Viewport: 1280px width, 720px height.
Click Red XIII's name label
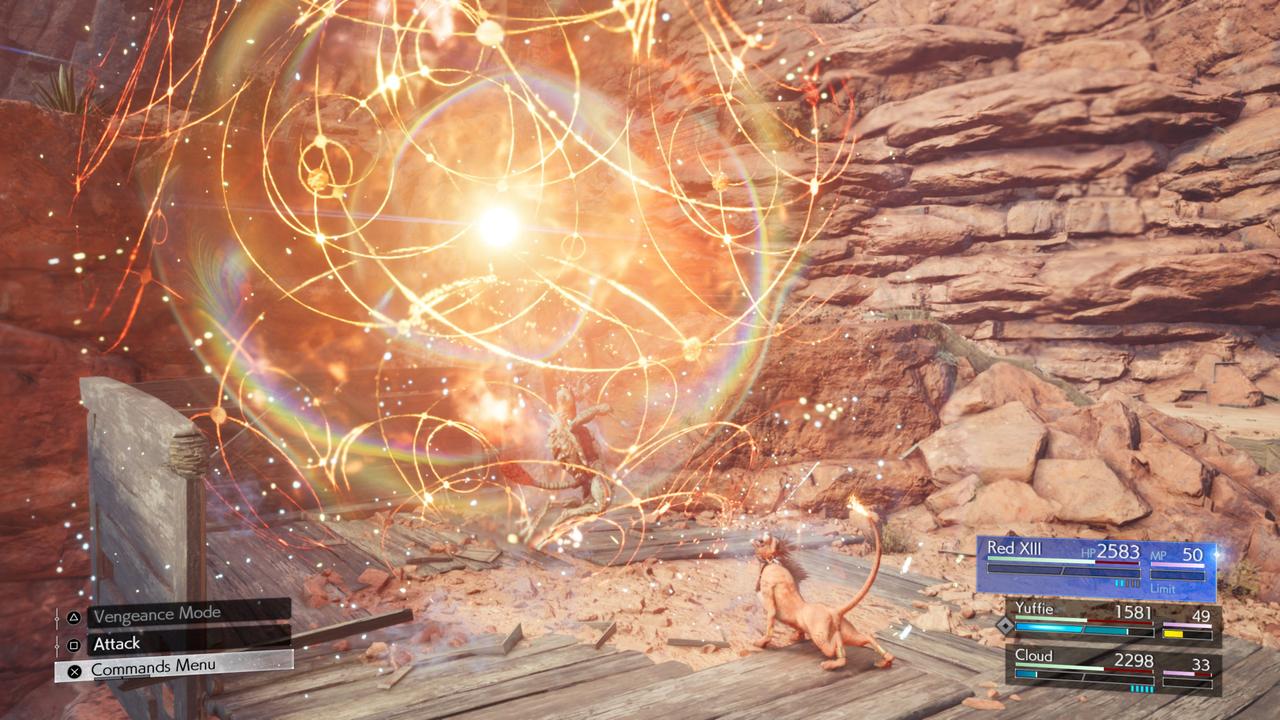pyautogui.click(x=1014, y=549)
